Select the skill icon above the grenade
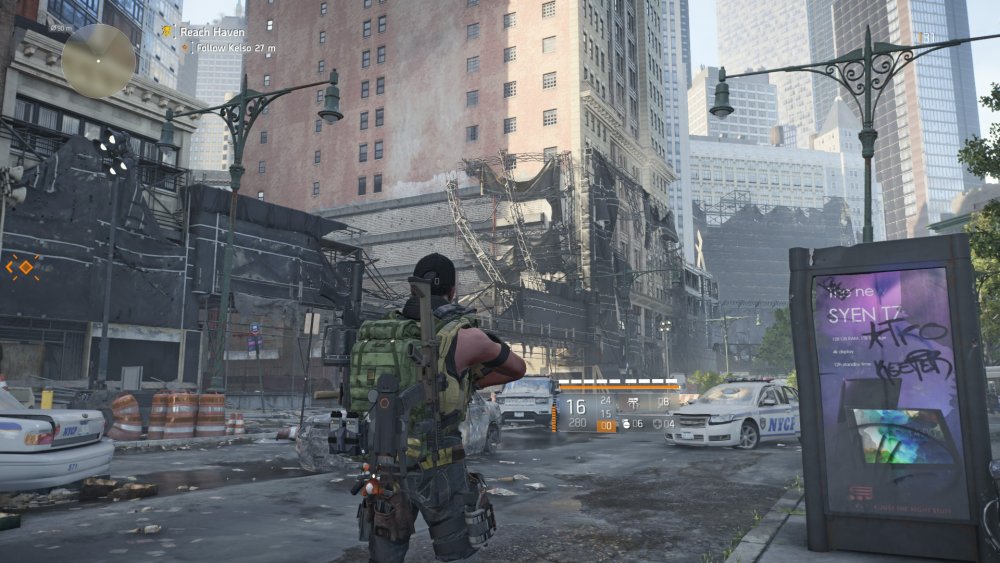This screenshot has width=1000, height=563. click(632, 405)
